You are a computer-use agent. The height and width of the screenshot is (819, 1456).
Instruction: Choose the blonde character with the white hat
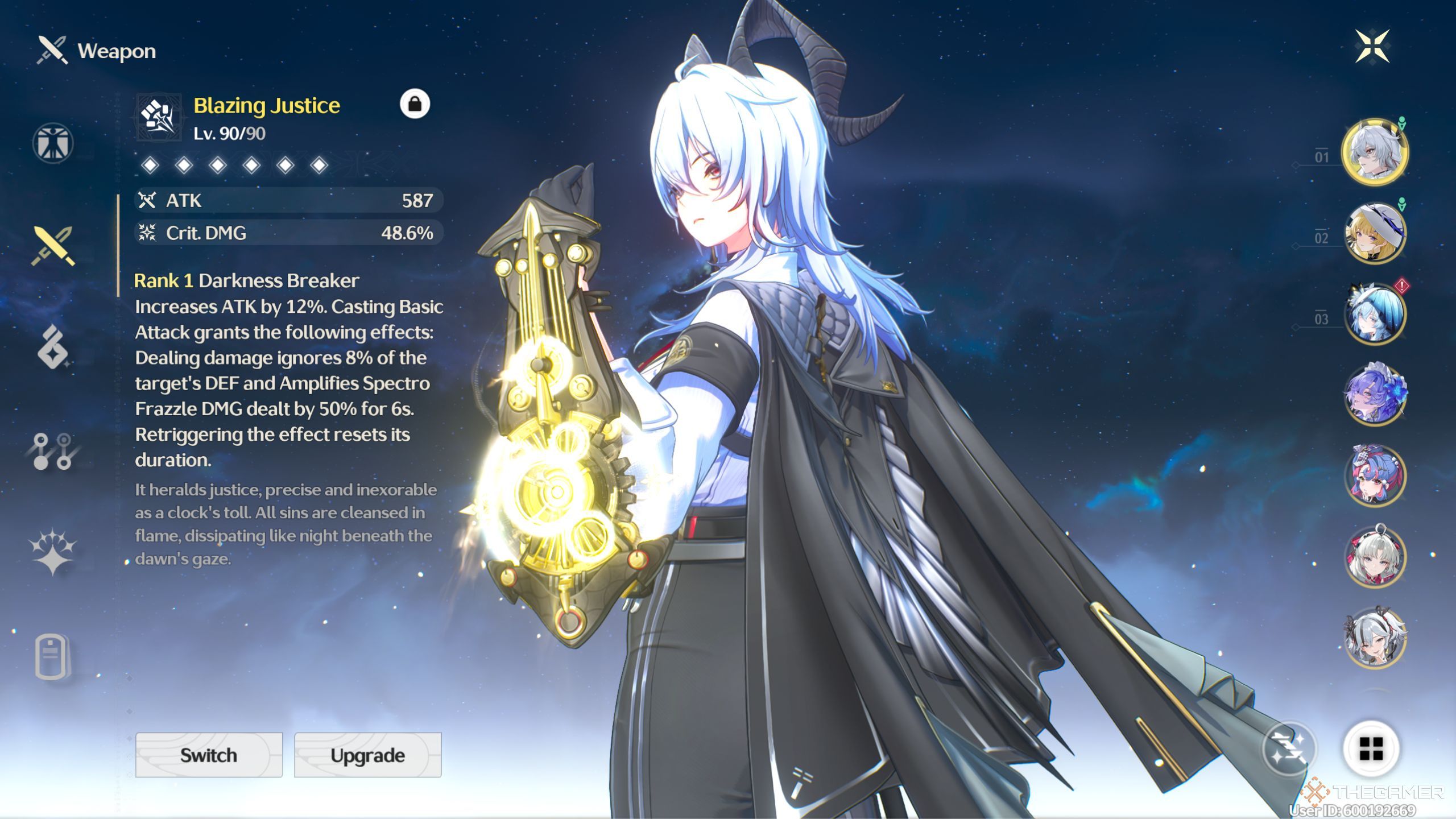[x=1375, y=233]
